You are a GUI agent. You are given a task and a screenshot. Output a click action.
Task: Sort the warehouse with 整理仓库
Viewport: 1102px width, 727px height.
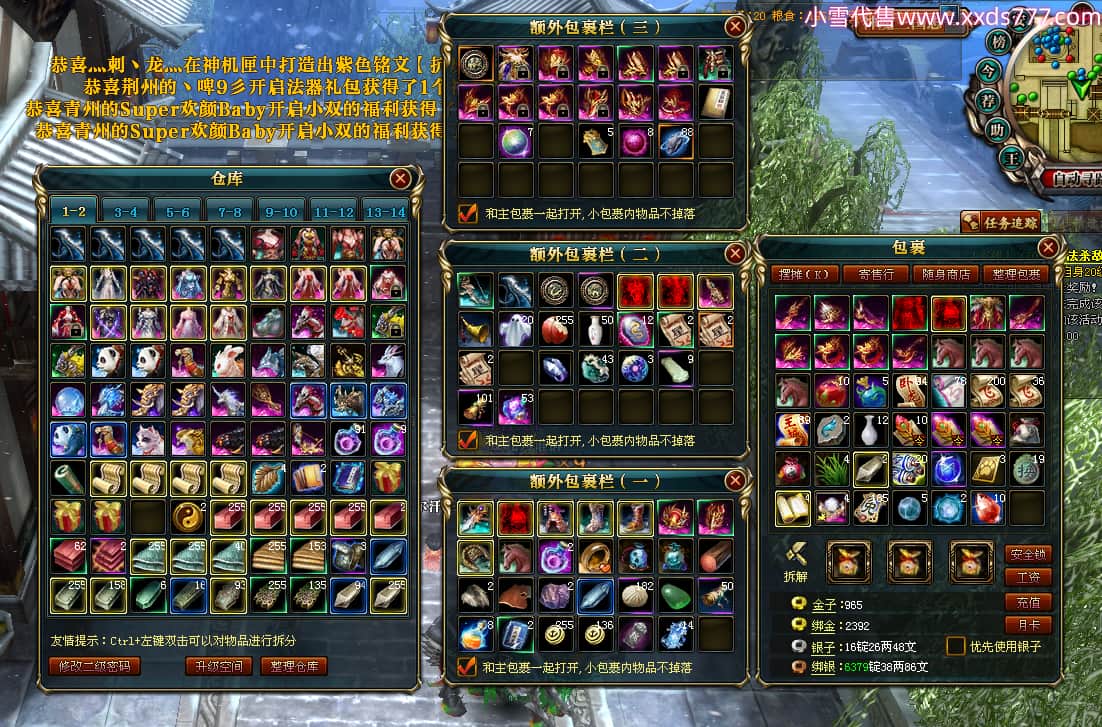[x=294, y=666]
